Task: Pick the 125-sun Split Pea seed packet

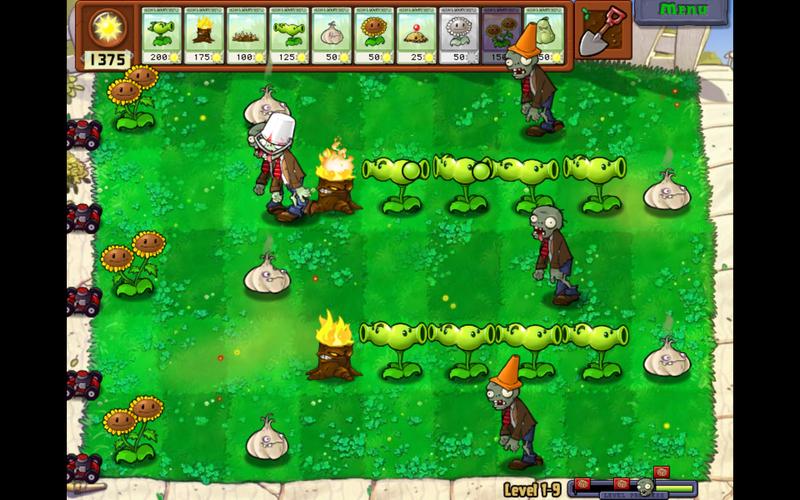Action: click(x=289, y=37)
